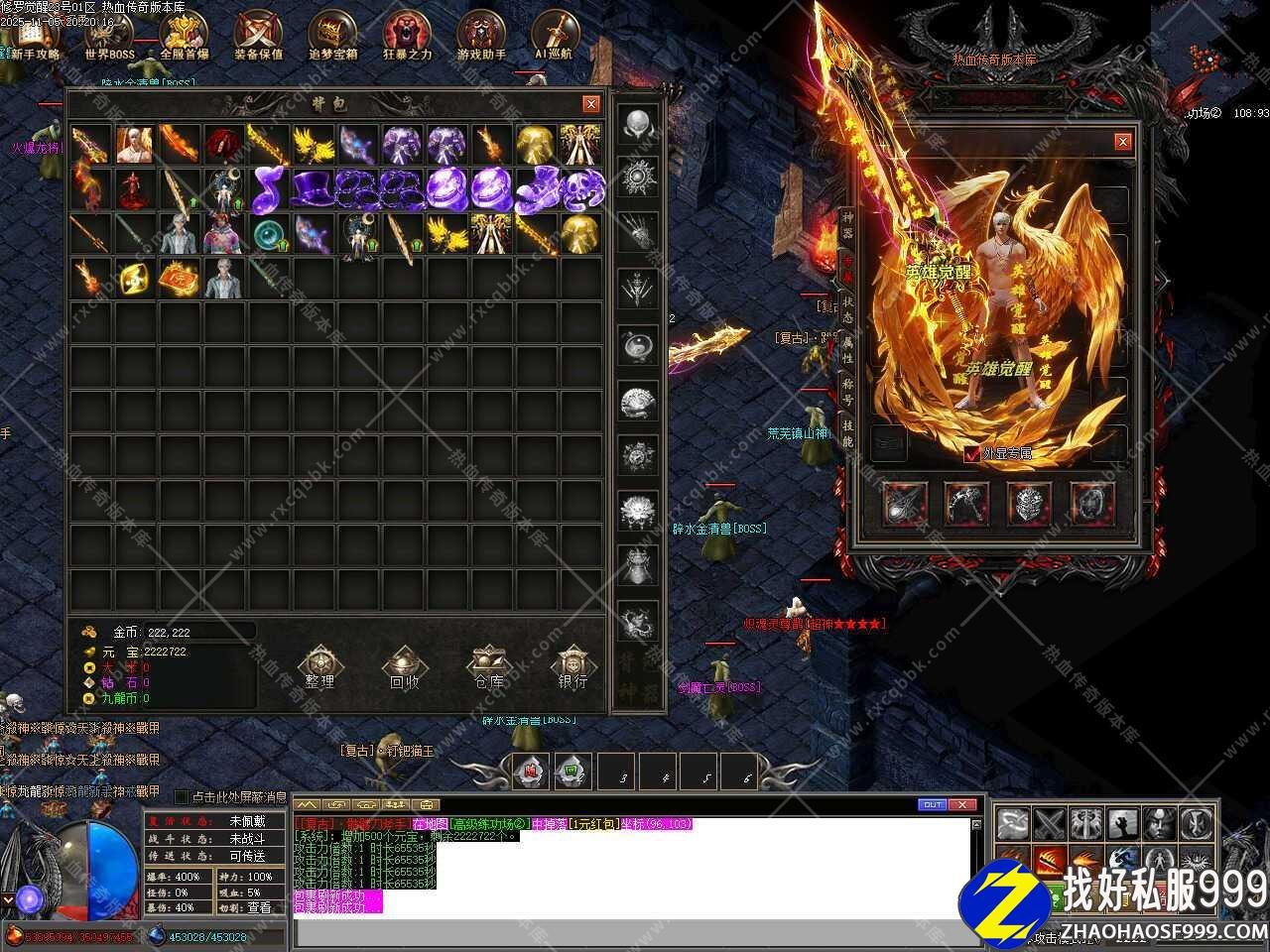The height and width of the screenshot is (952, 1270).
Task: Open the 仓库 warehouse
Action: point(488,666)
